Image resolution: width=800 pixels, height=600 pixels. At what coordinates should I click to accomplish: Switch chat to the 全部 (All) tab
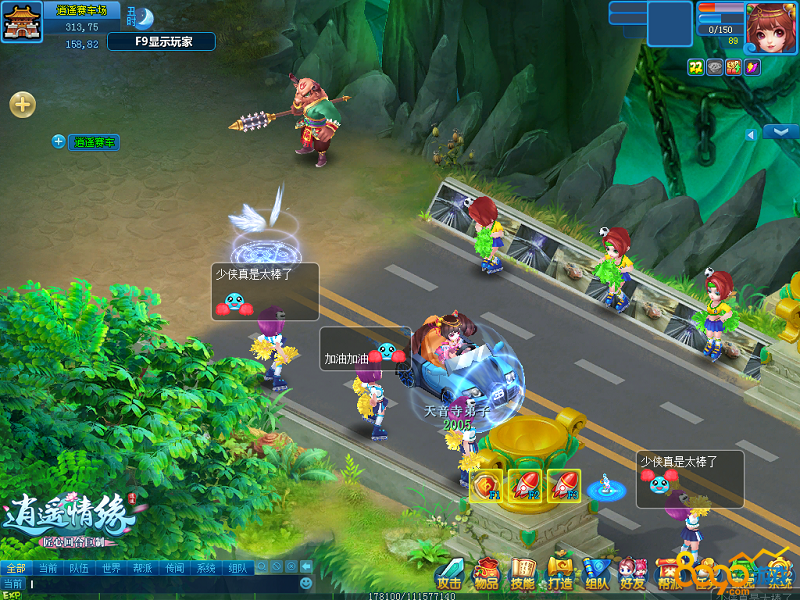[x=15, y=567]
